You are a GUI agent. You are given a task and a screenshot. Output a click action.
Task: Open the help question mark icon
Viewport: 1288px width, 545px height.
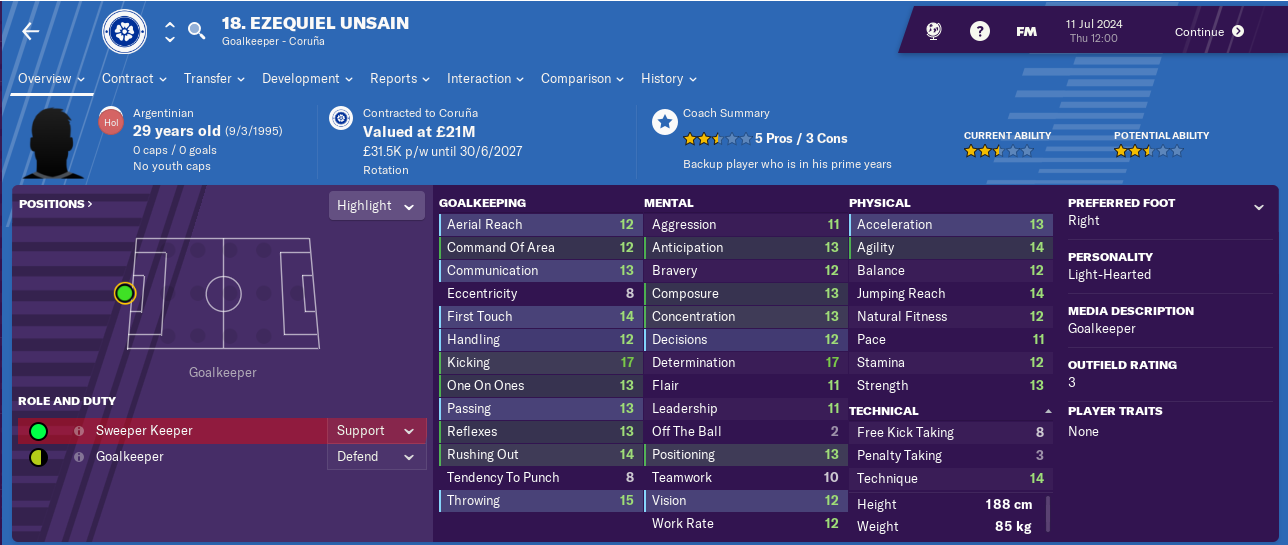pos(980,31)
